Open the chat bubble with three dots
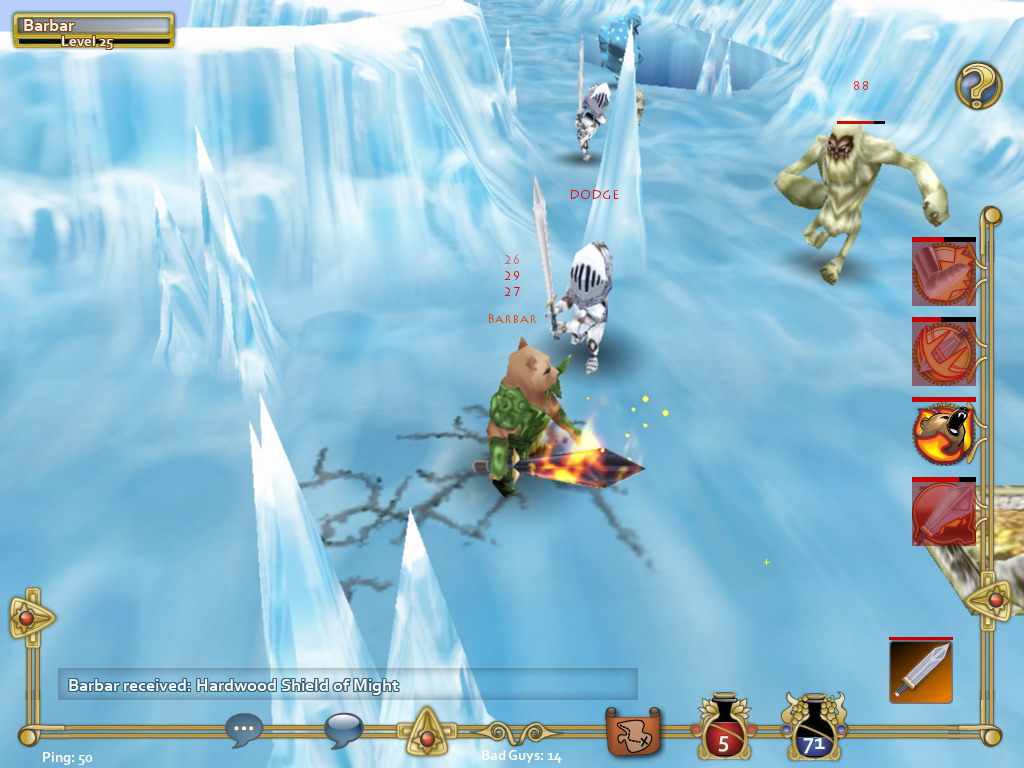 [244, 730]
